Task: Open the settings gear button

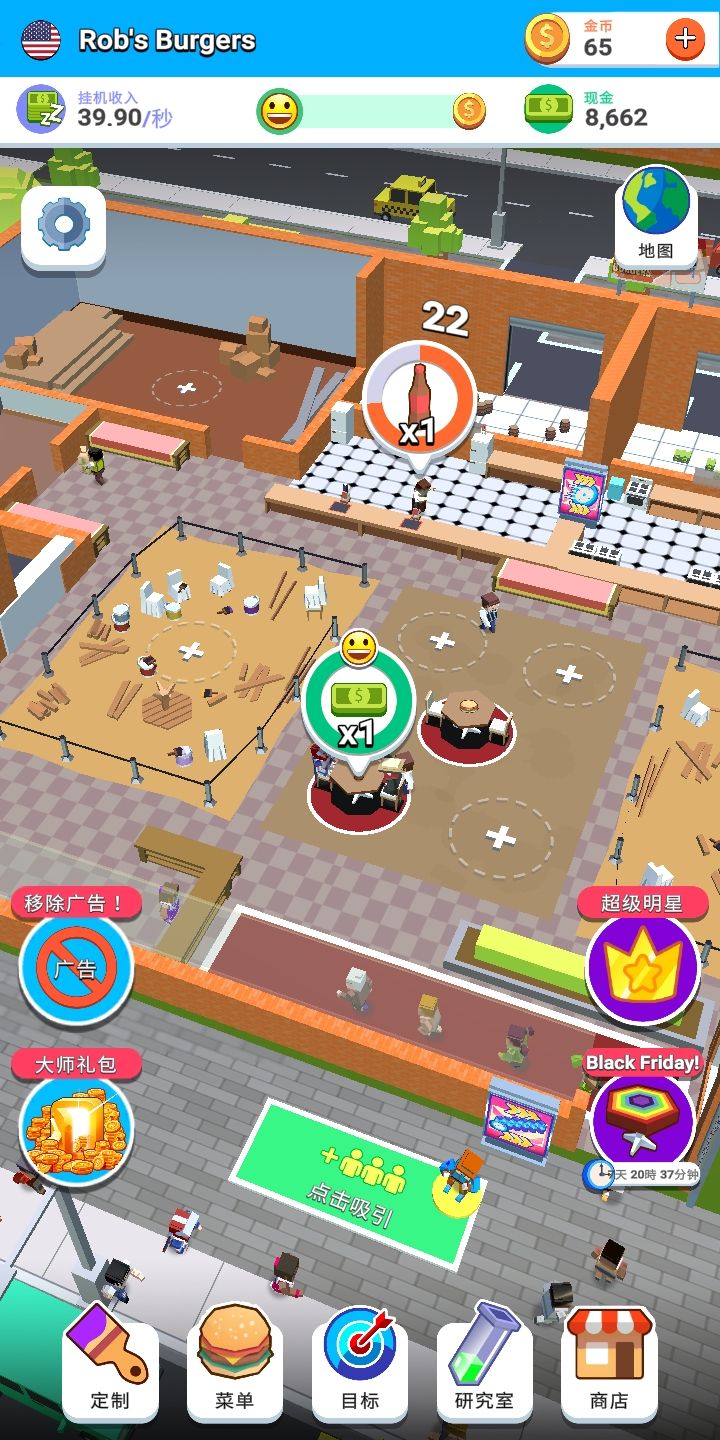Action: [x=63, y=226]
